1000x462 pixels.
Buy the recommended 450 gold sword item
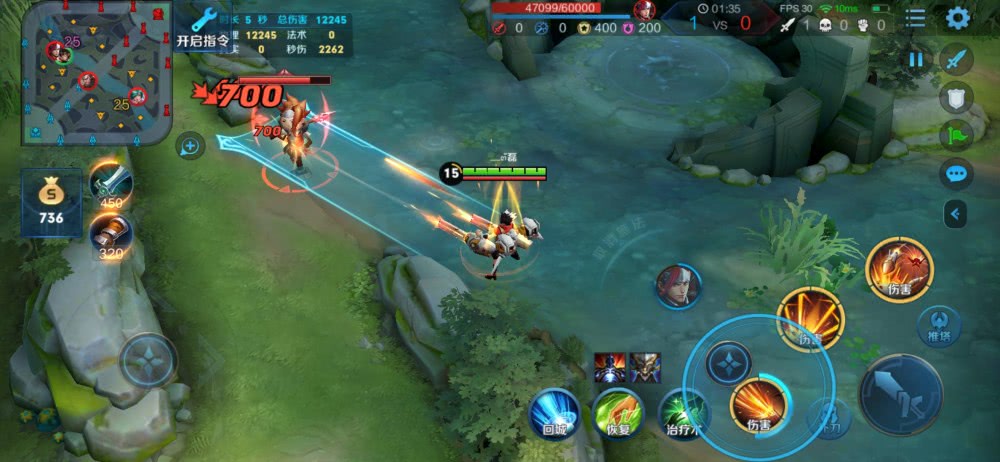tap(110, 183)
